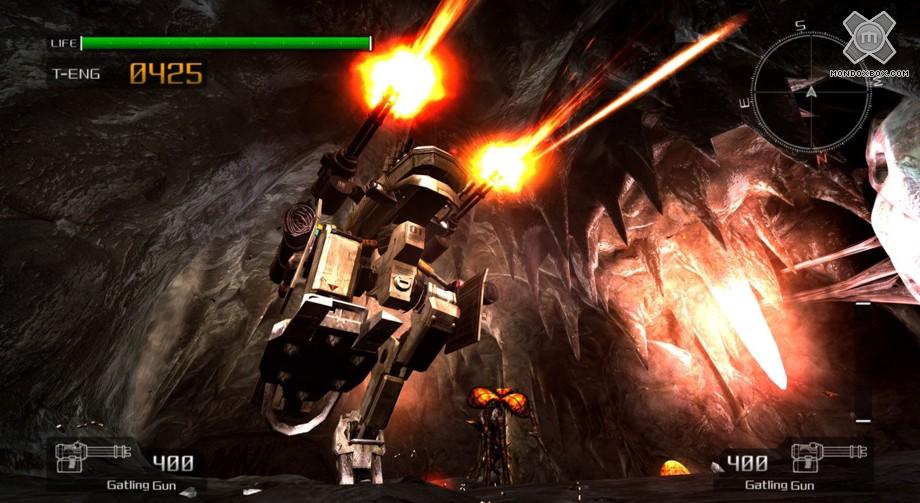Select the left Gatling Gun weapon icon
The width and height of the screenshot is (920, 503).
pyautogui.click(x=96, y=456)
